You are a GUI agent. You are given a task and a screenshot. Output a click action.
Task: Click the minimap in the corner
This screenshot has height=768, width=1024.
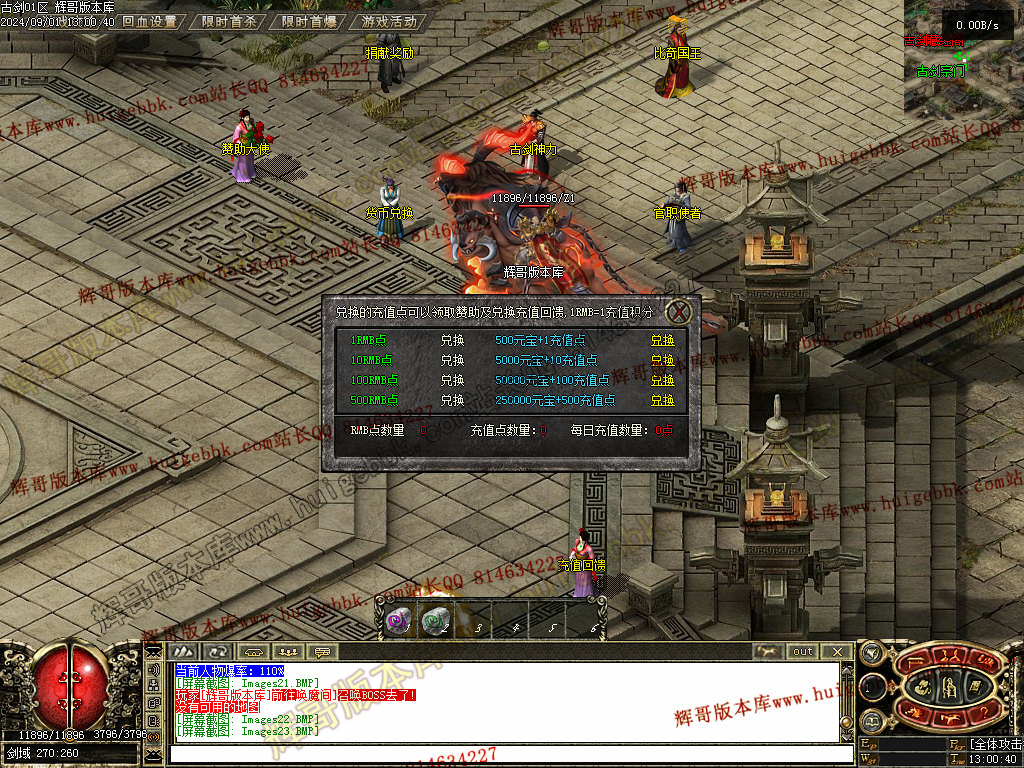point(963,58)
